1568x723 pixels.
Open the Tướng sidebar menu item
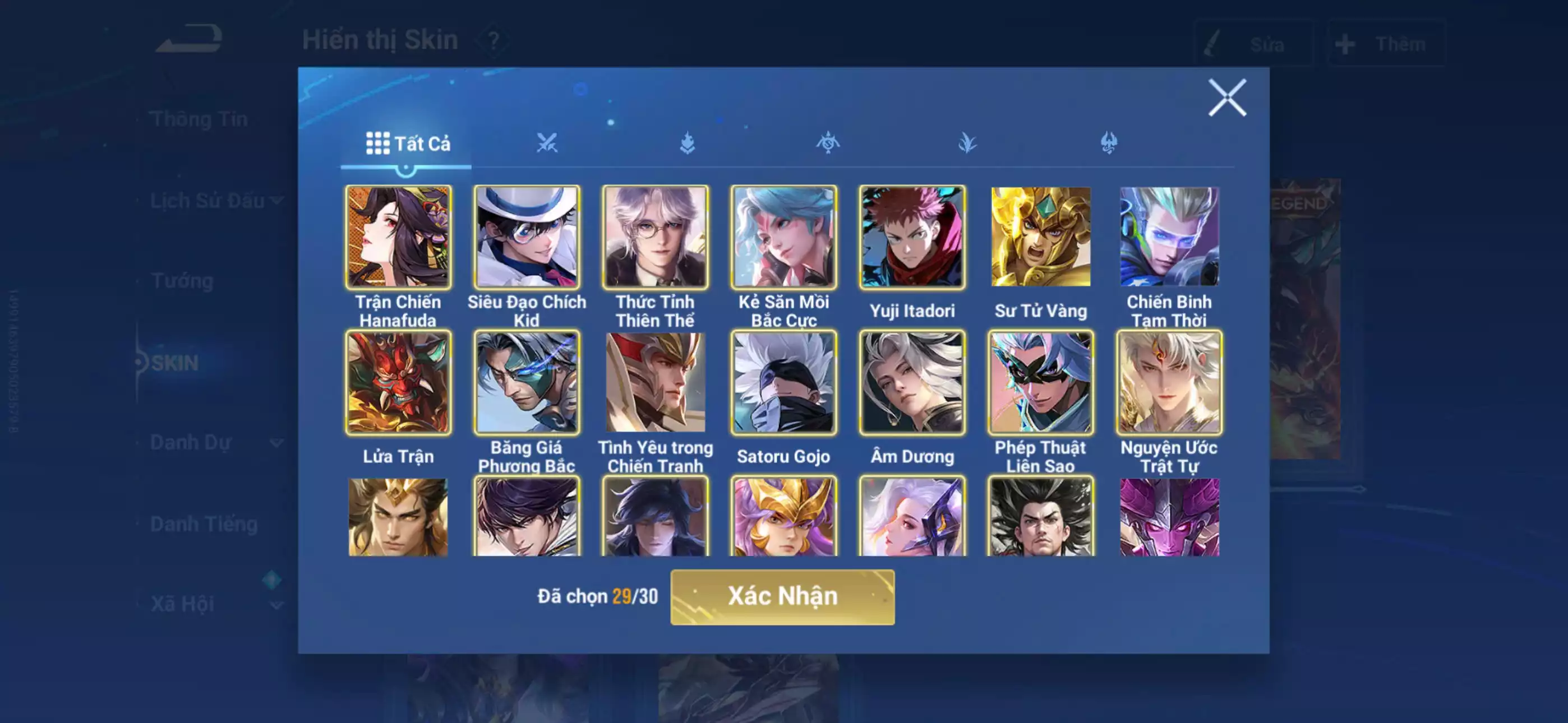coord(184,281)
